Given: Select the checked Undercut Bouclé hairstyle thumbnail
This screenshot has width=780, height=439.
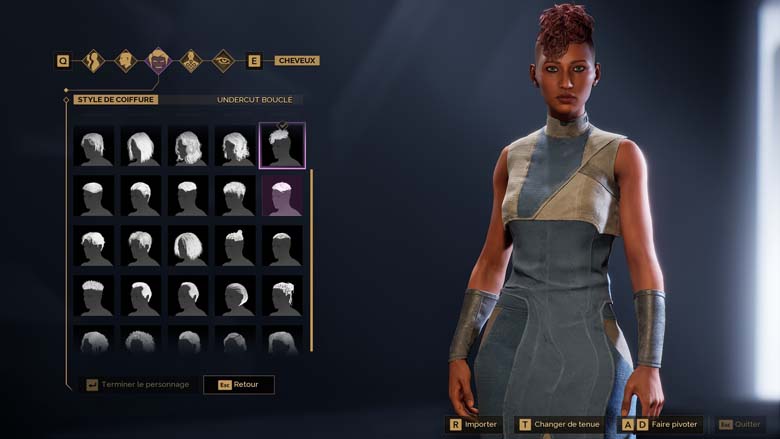Looking at the screenshot, I should 282,146.
